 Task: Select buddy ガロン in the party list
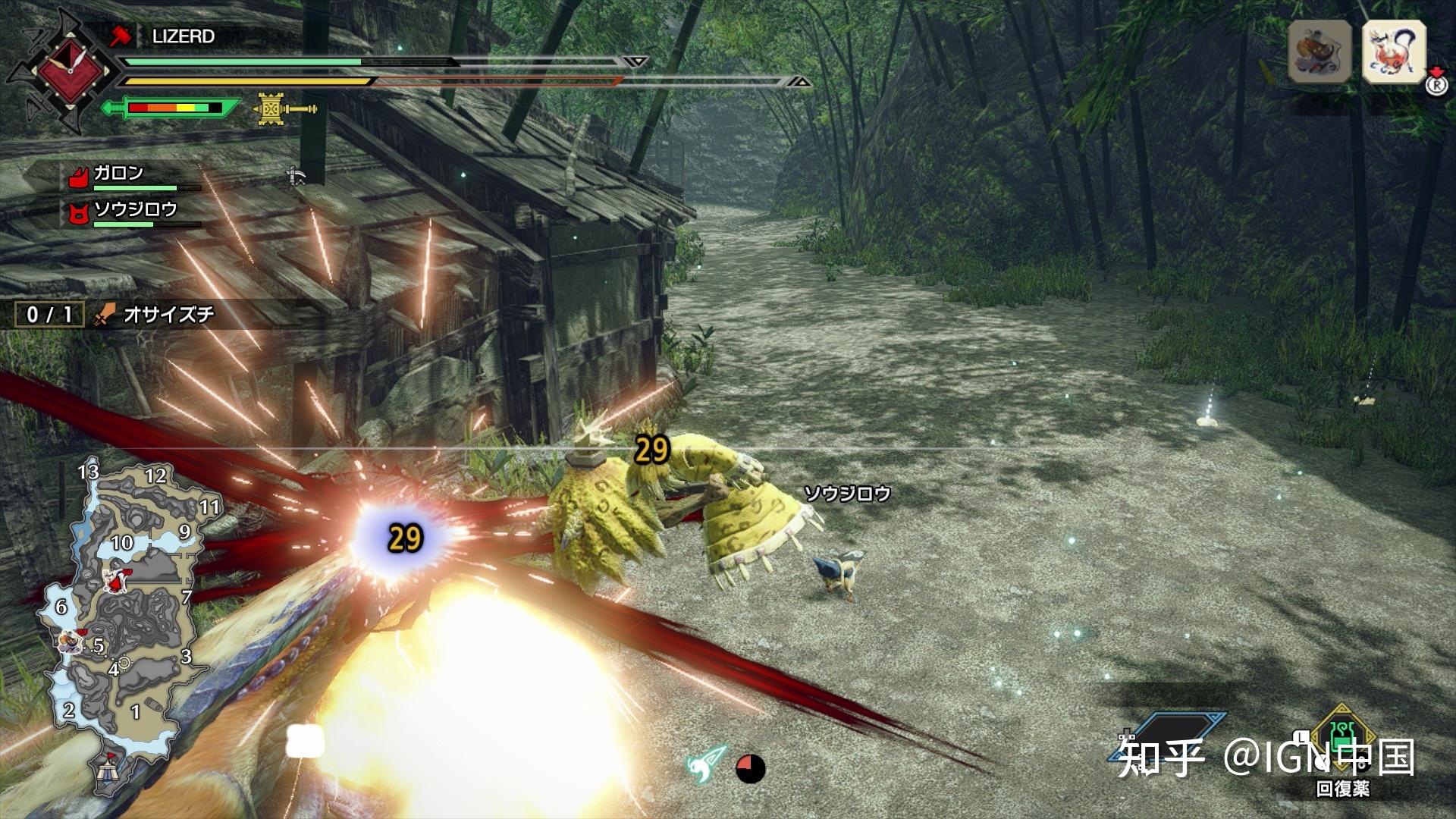point(118,174)
